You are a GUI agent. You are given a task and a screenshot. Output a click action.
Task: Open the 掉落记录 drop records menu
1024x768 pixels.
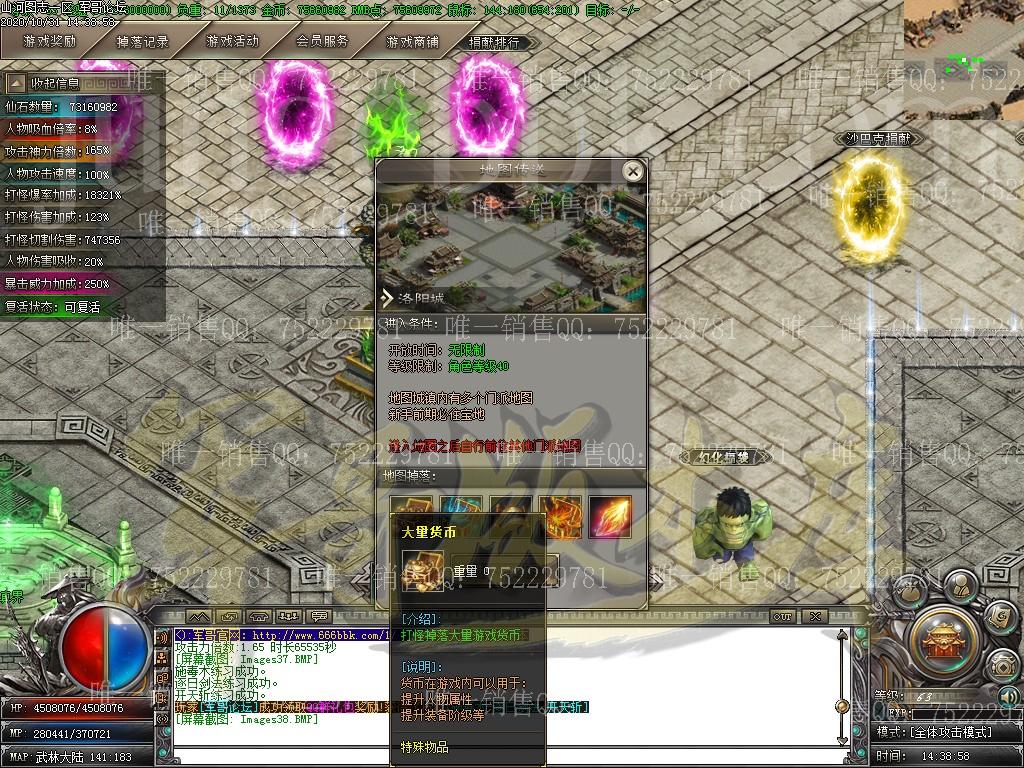coord(142,42)
